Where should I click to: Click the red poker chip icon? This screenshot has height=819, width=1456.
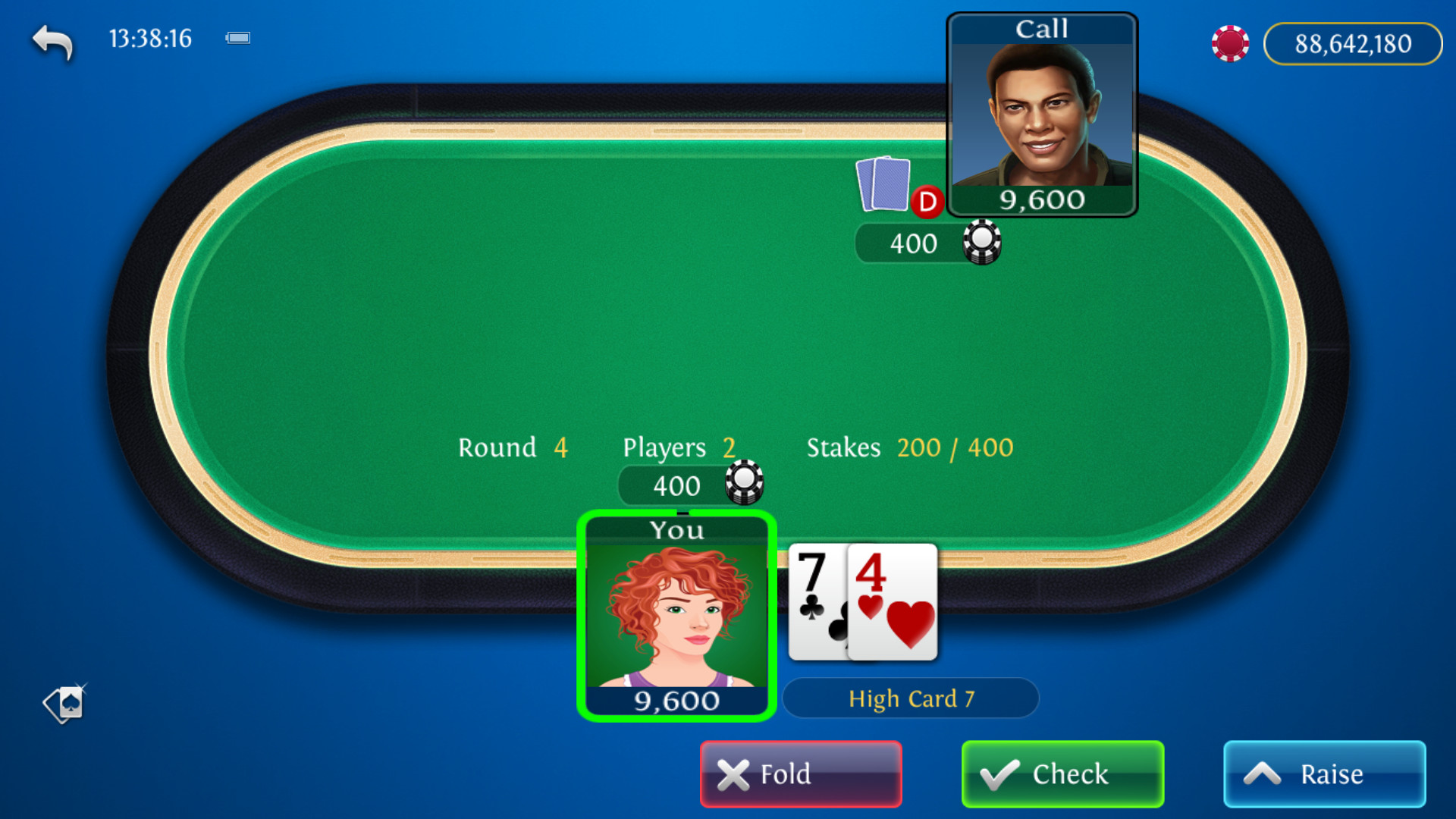point(1230,43)
